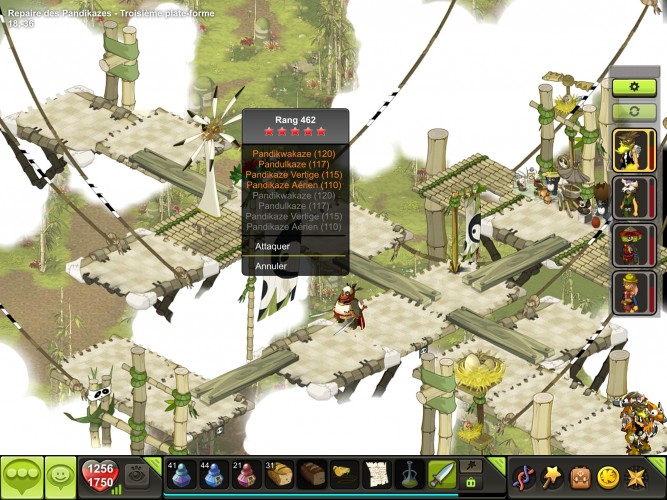This screenshot has width=667, height=500.
Task: Select the dark flask hotbar slot
Action: coord(409,475)
